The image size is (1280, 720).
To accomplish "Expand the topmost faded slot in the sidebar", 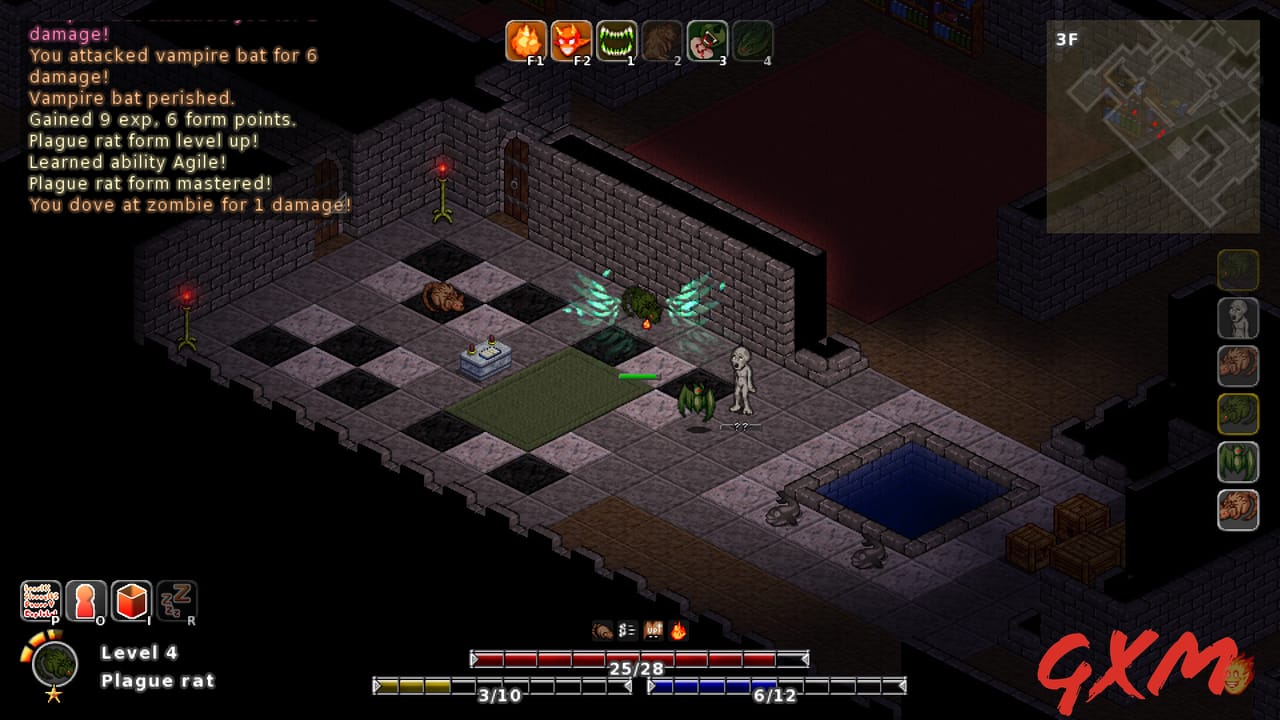I will click(1237, 270).
